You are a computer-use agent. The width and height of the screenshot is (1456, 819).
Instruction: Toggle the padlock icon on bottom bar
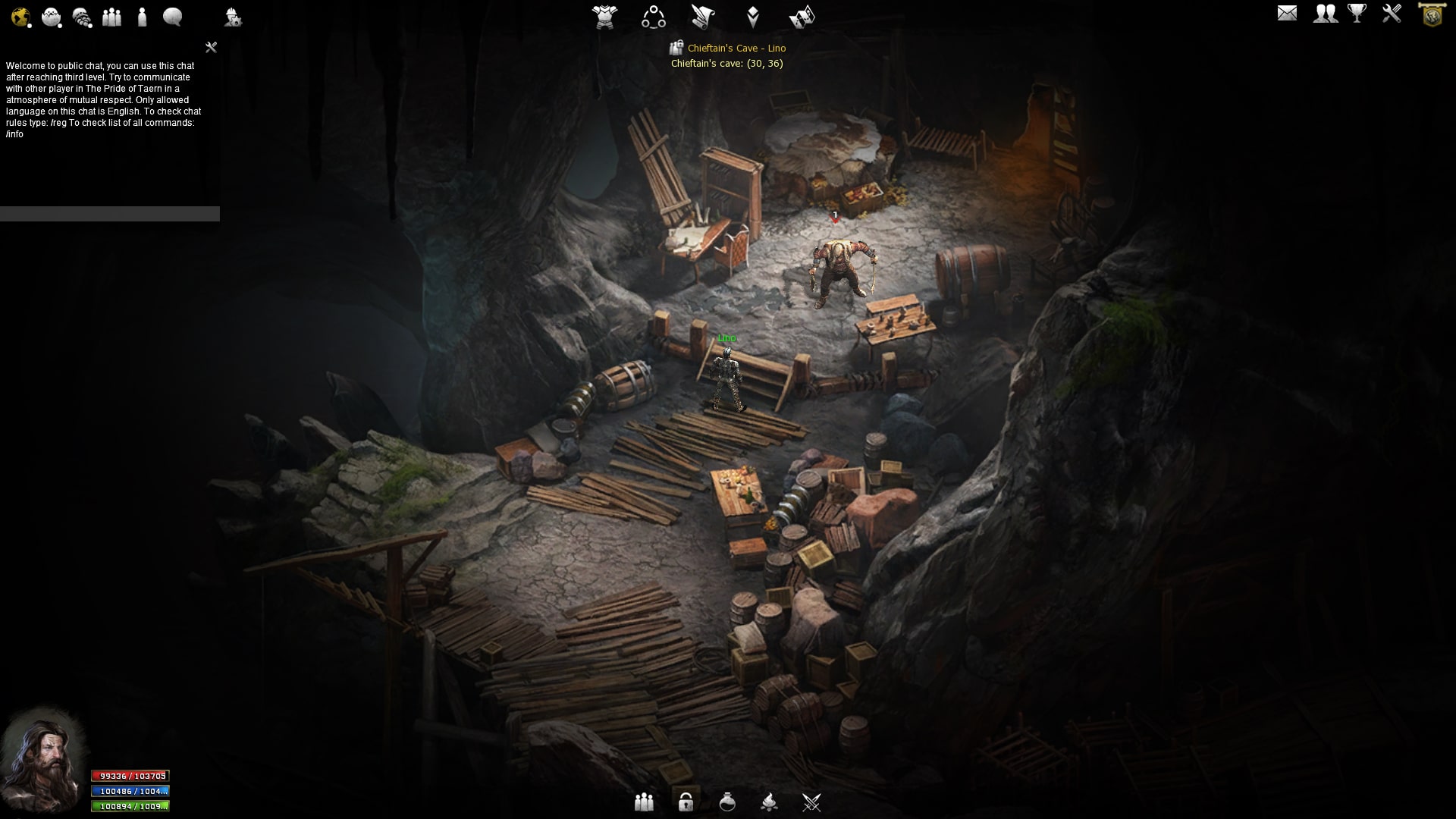[x=686, y=802]
